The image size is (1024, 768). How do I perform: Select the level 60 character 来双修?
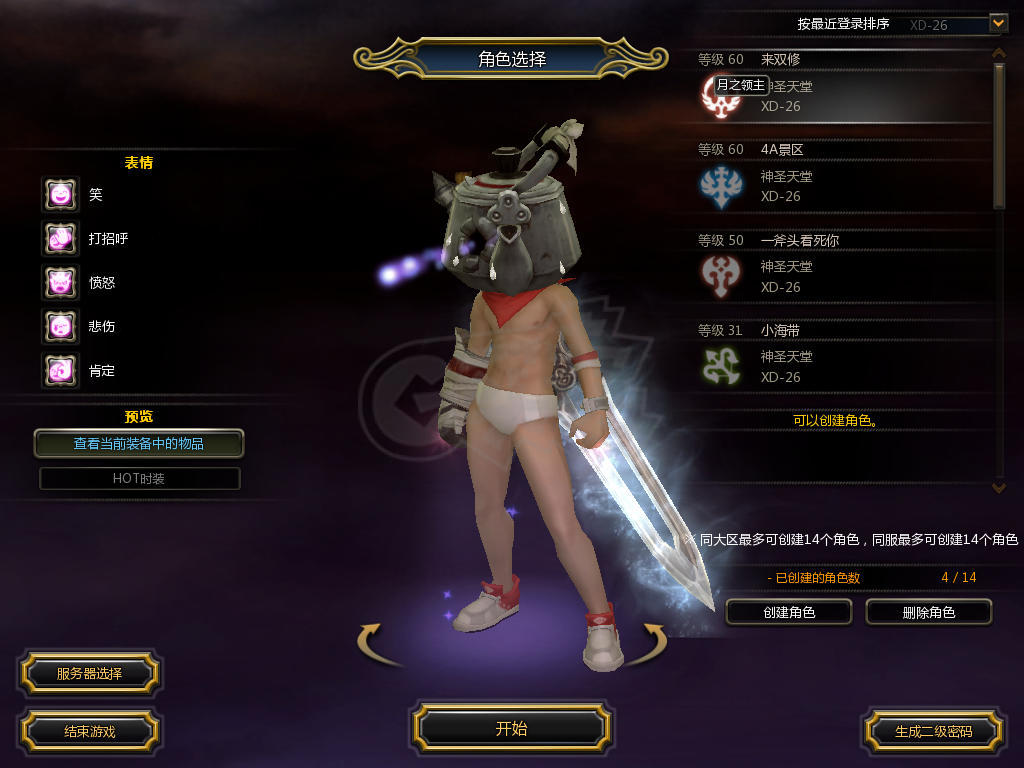click(845, 87)
